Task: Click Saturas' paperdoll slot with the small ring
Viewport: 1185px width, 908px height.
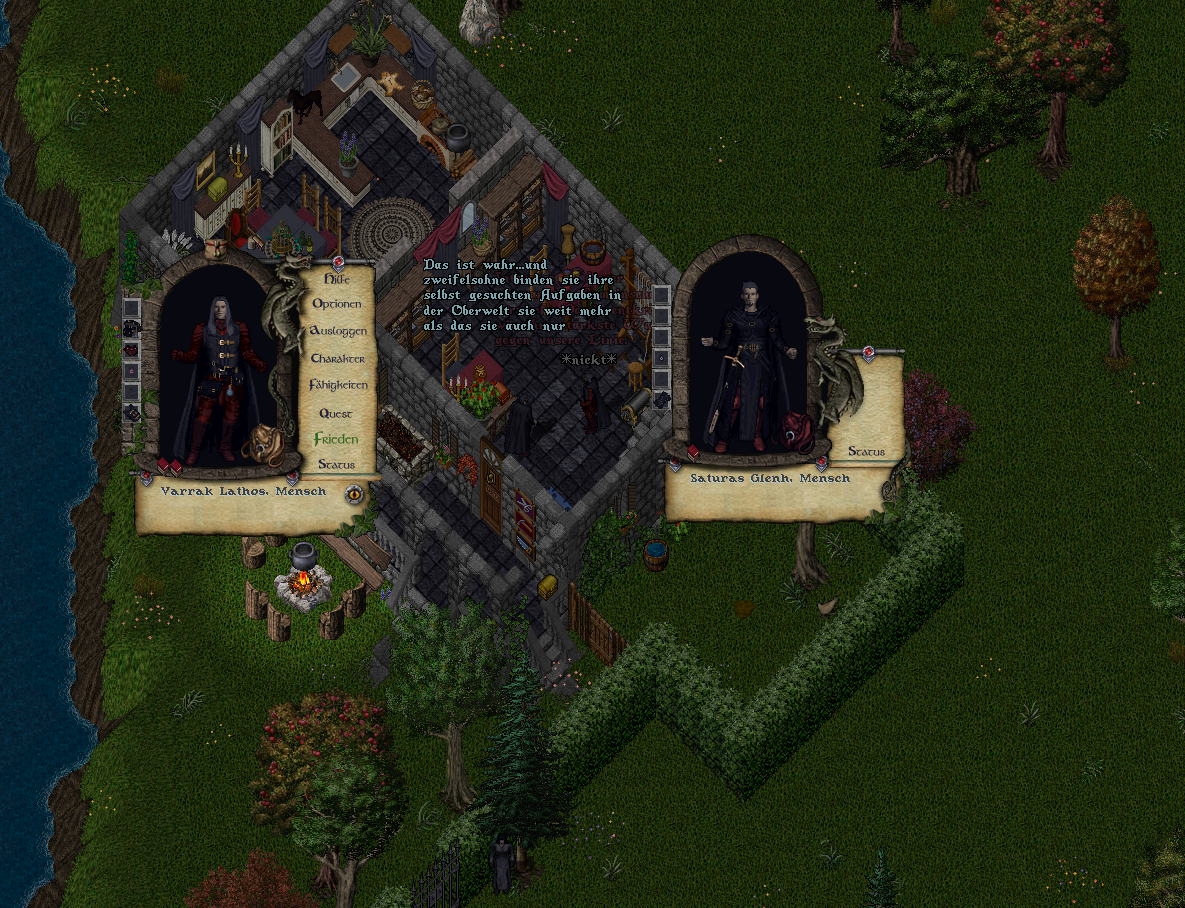Action: coord(661,357)
